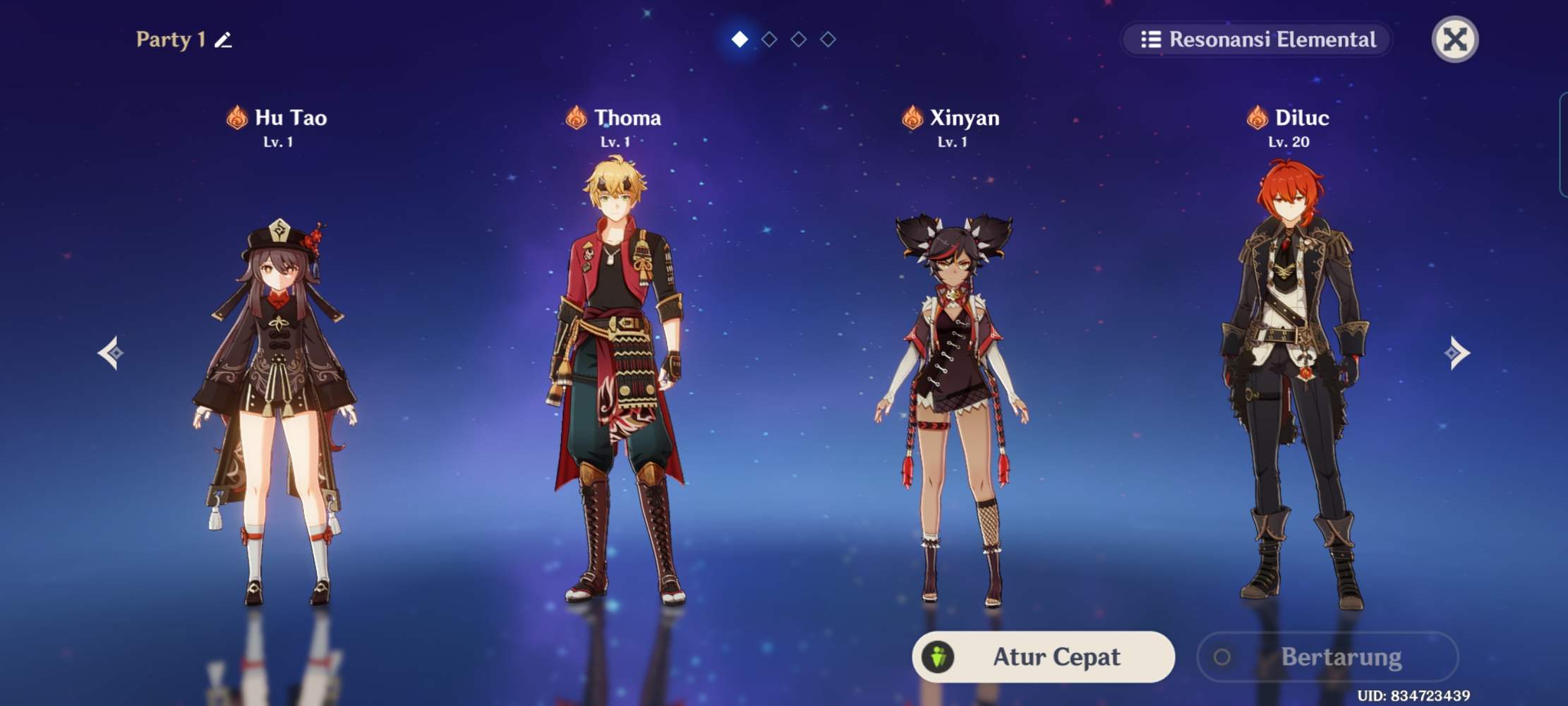The image size is (1568, 706).
Task: Click the Pyro element icon beside Diluc
Action: click(1258, 119)
